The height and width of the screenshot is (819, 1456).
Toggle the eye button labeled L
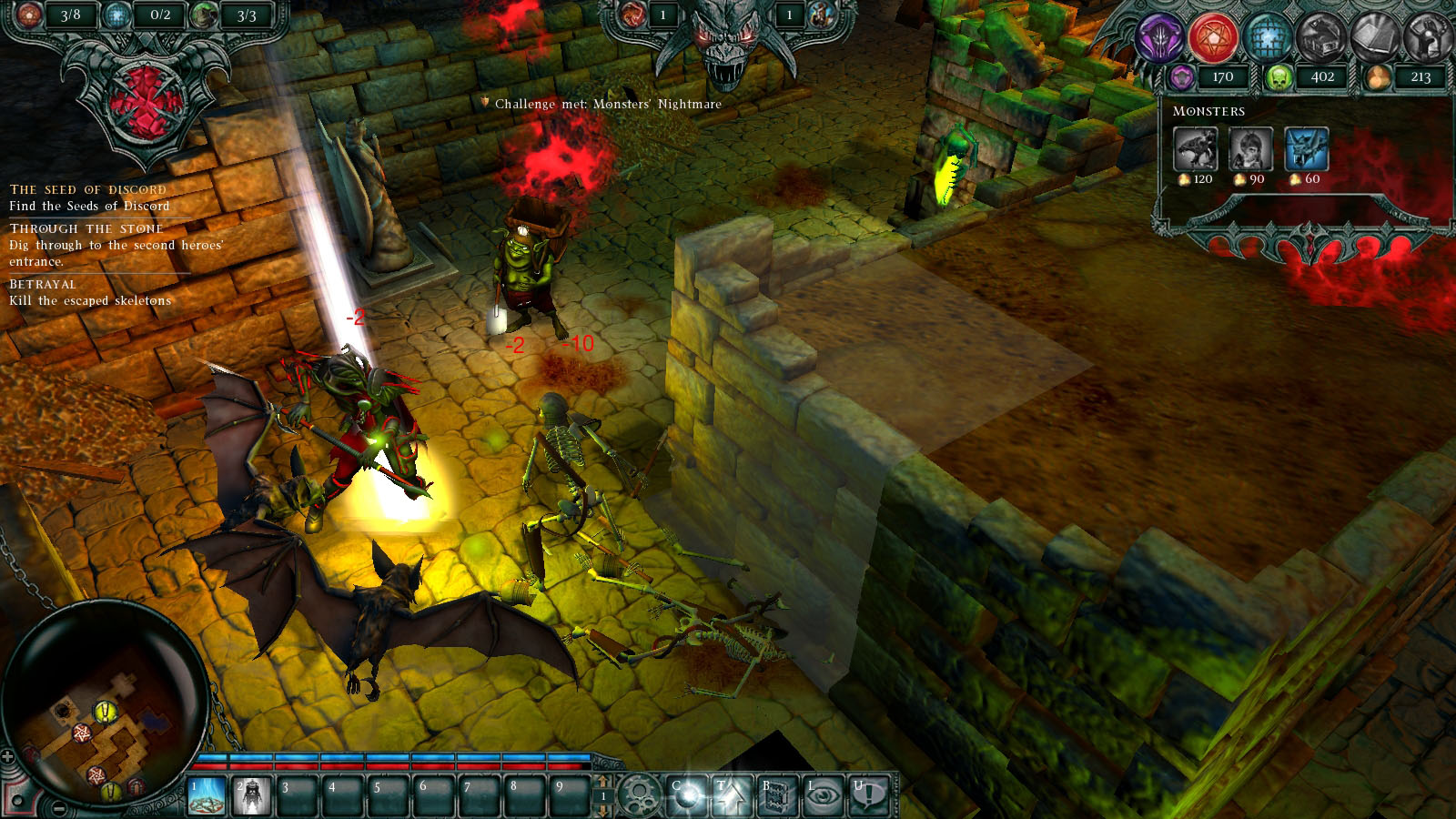(823, 795)
